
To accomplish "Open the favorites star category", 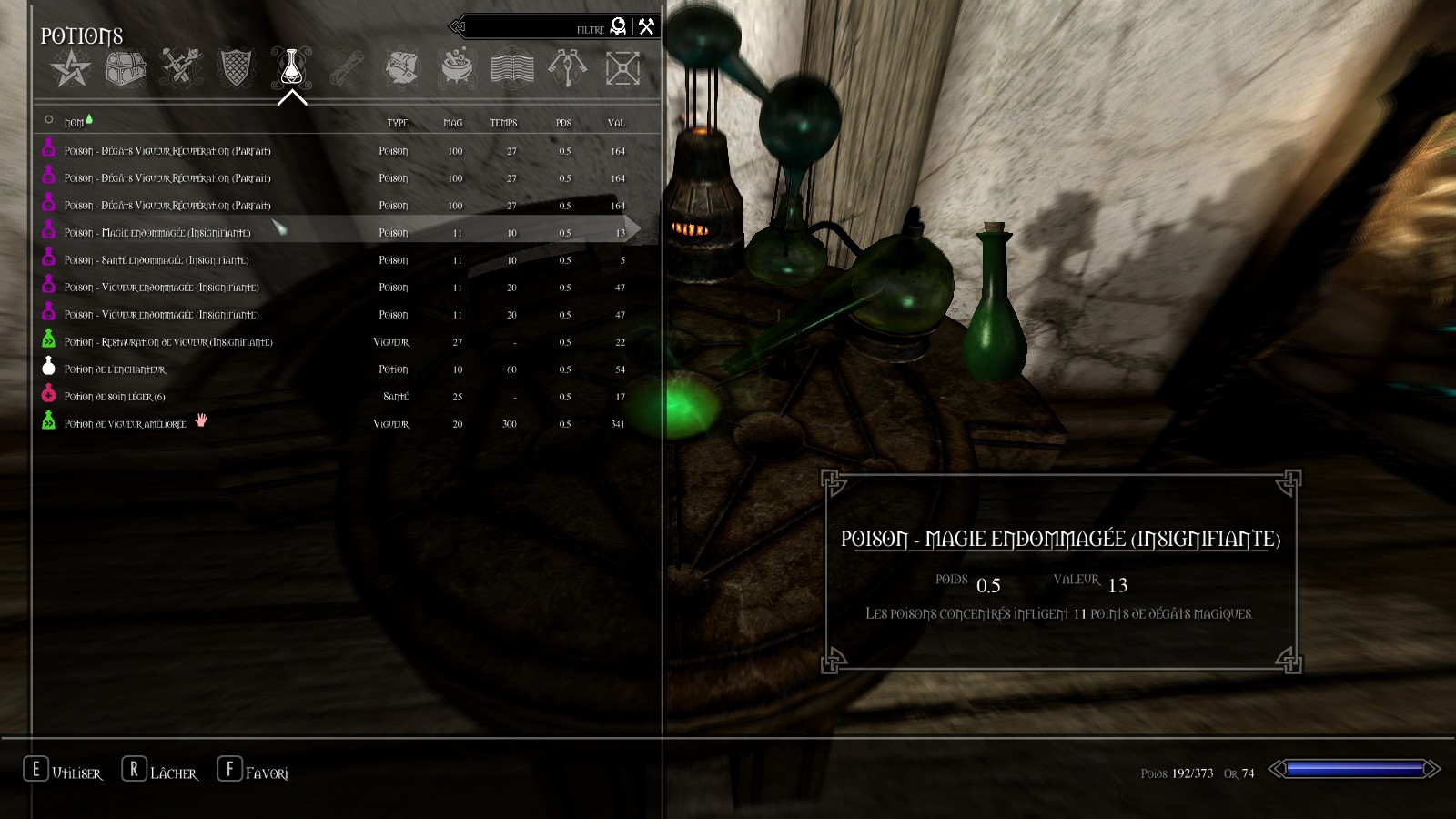I will 71,68.
